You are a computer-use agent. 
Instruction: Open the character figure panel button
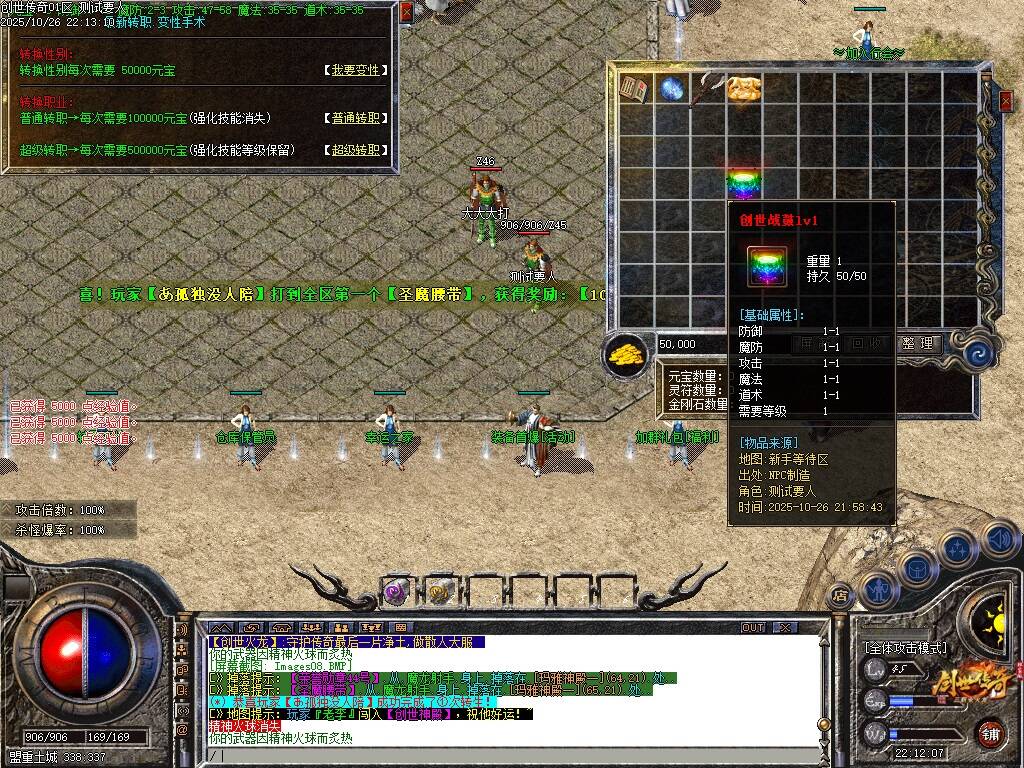877,590
